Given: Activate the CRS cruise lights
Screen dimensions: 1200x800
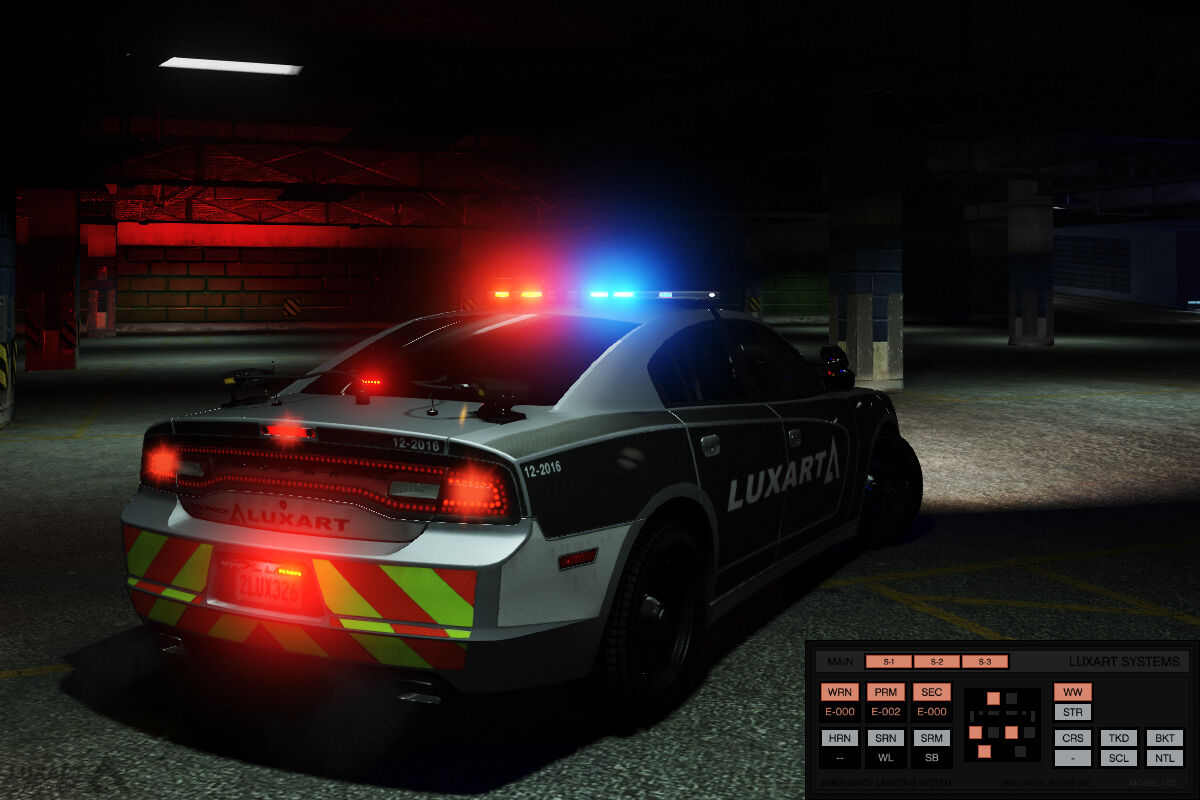Looking at the screenshot, I should 1072,738.
